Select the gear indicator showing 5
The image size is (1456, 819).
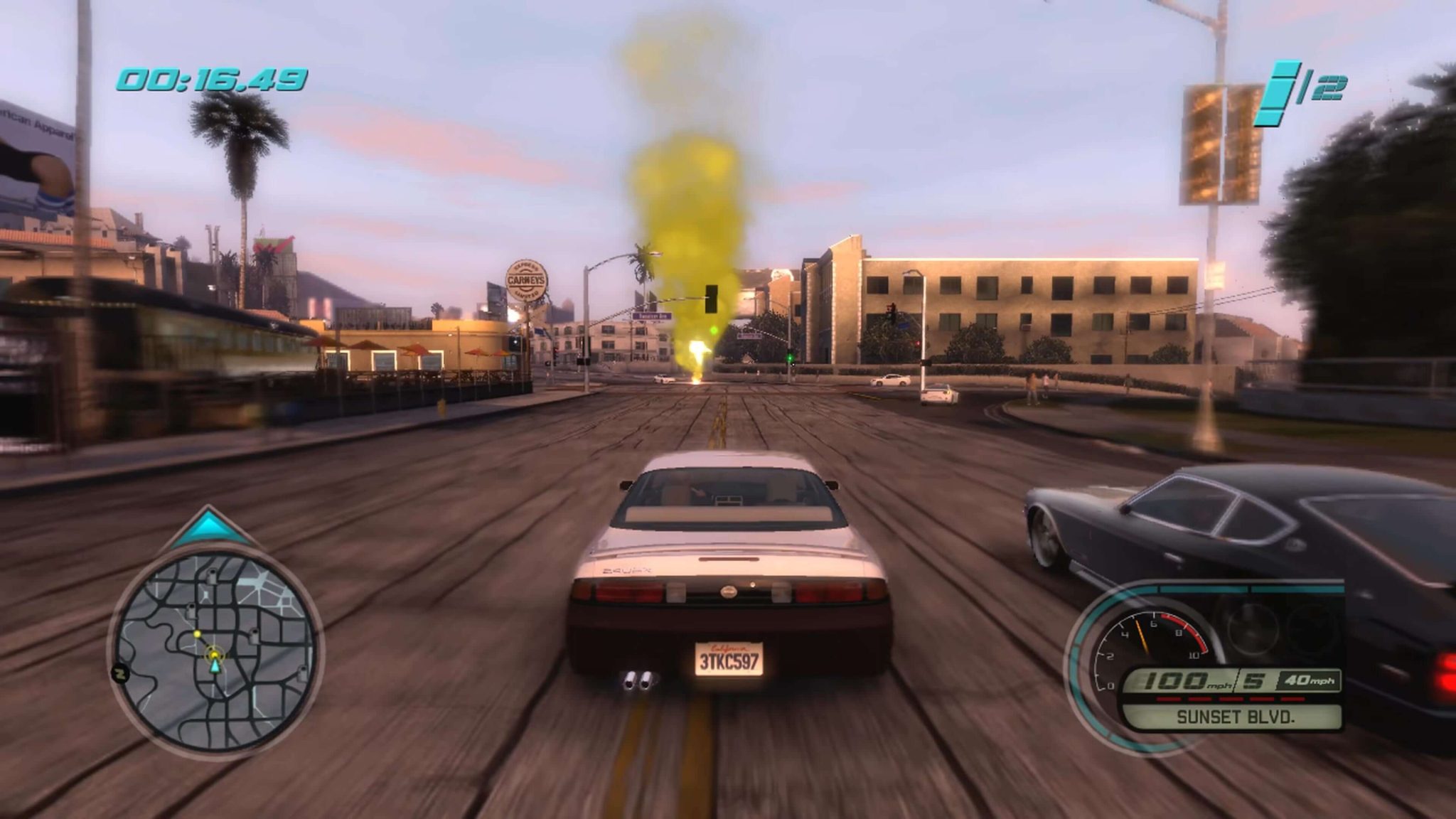(1251, 680)
